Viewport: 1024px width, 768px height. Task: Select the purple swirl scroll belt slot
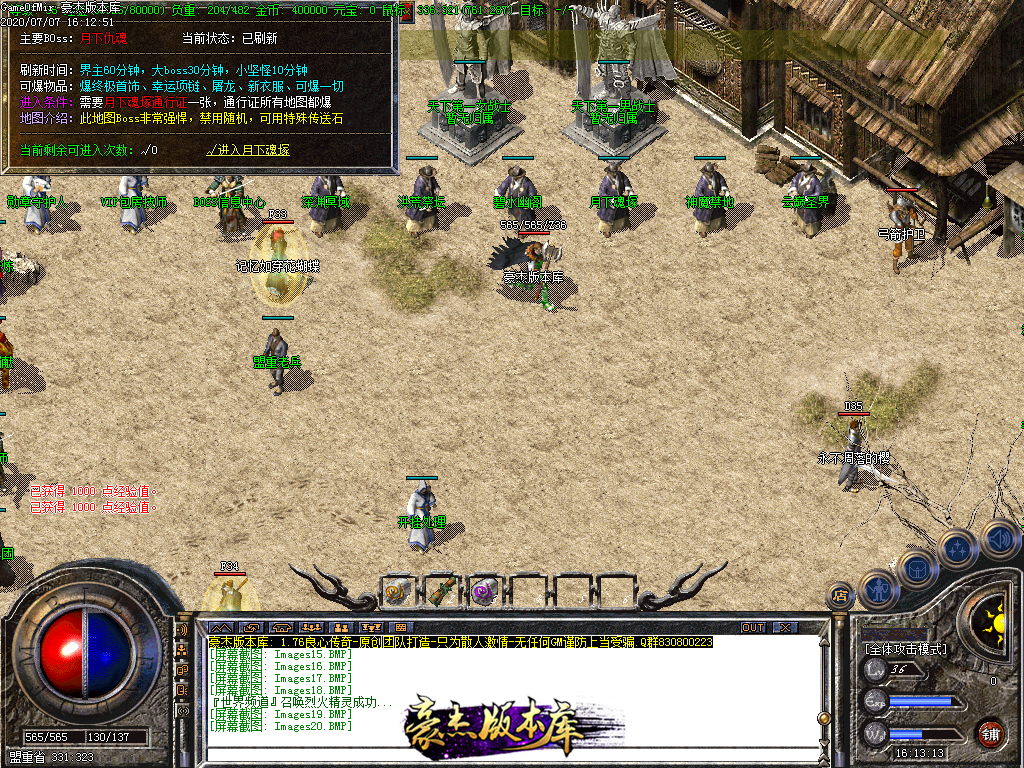(484, 592)
